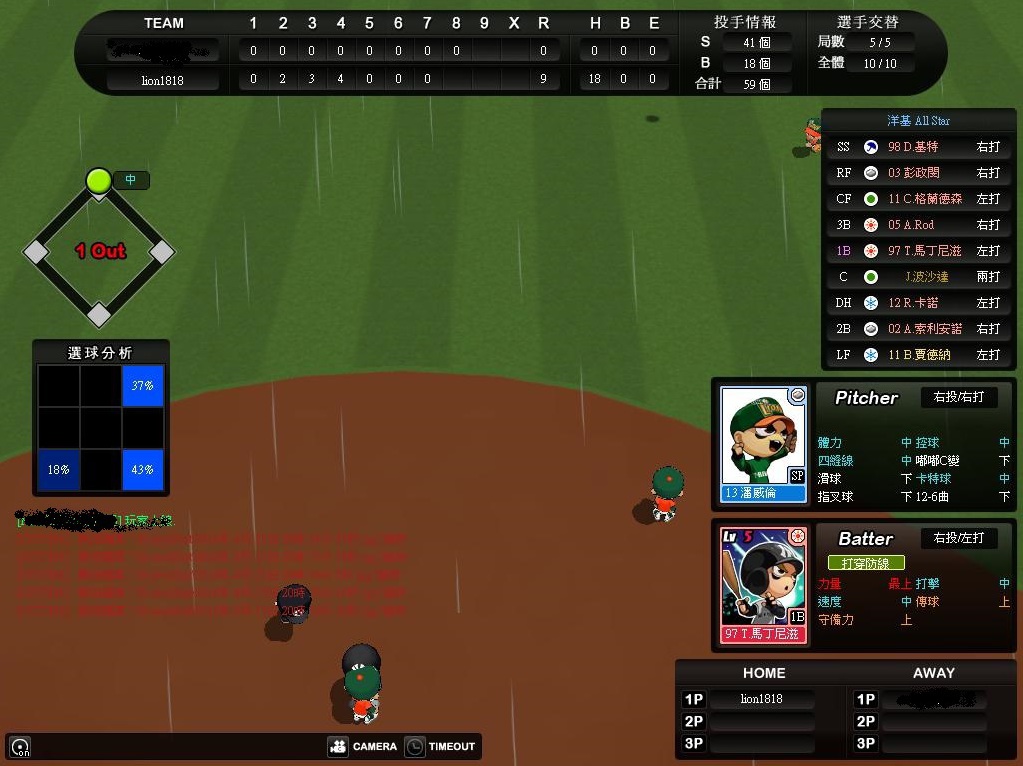Open pitcher card 13 潘威倫
1023x766 pixels.
[763, 443]
